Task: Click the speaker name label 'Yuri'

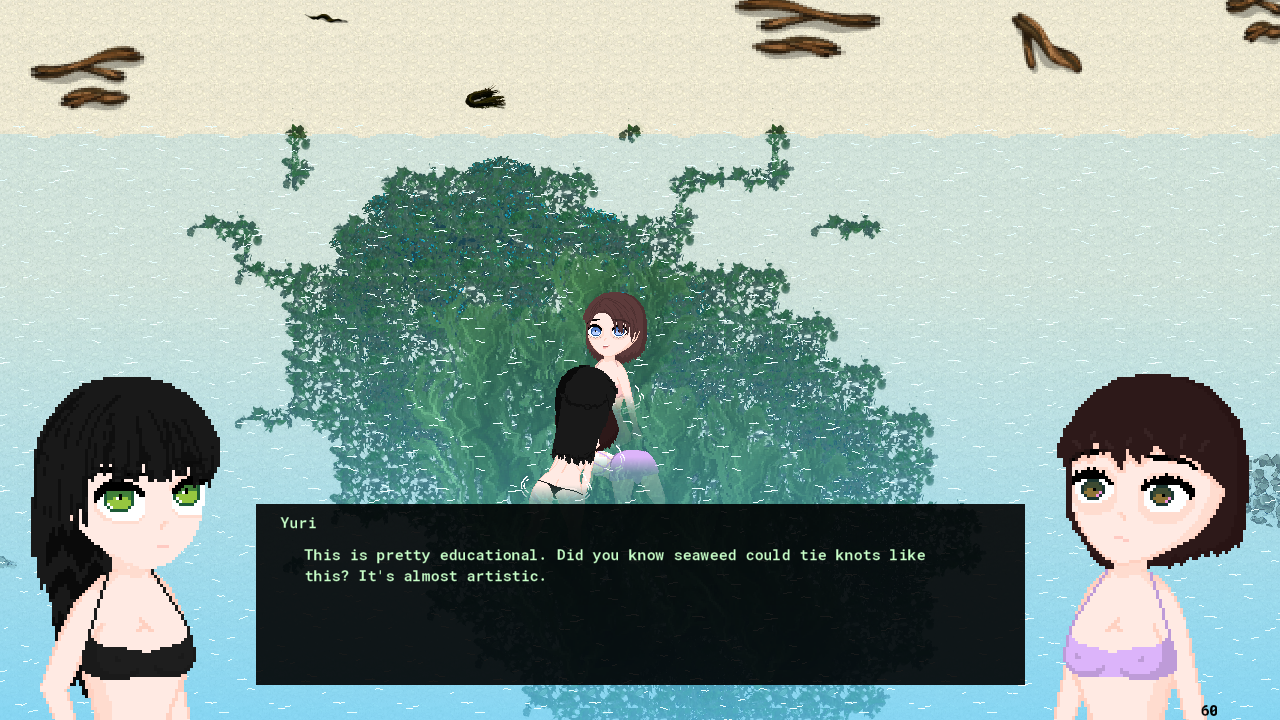Action: pos(297,522)
